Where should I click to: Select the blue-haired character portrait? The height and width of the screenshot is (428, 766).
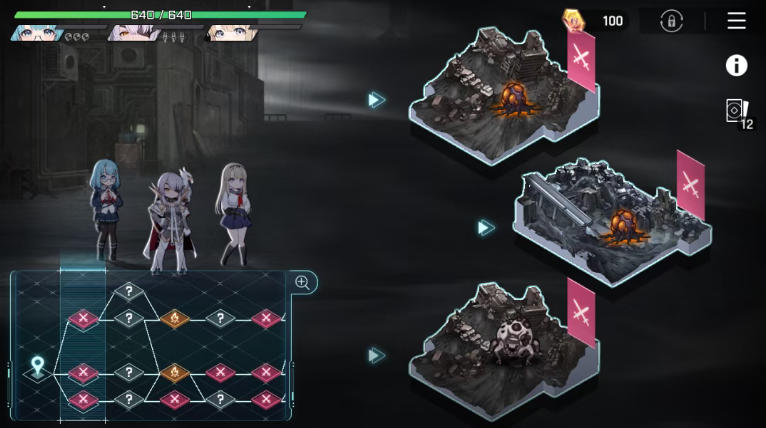36,34
